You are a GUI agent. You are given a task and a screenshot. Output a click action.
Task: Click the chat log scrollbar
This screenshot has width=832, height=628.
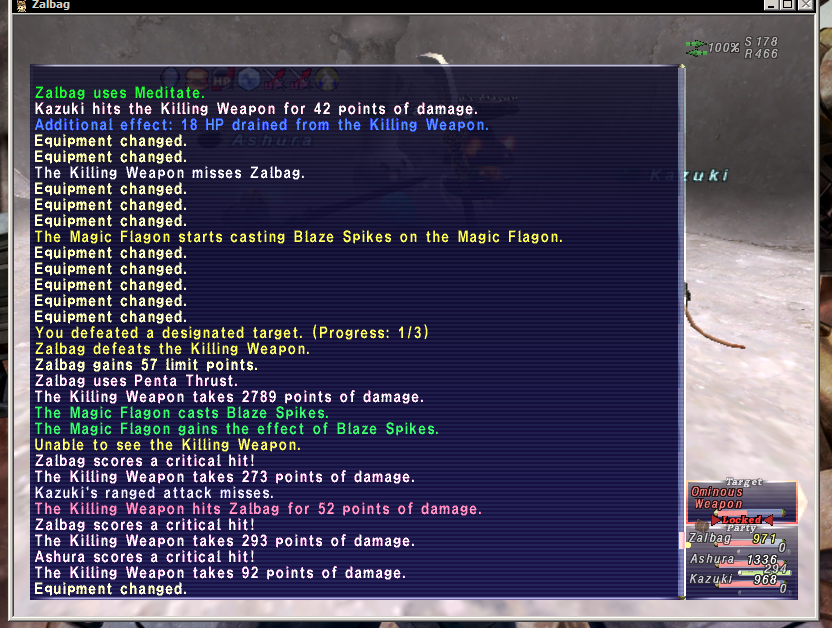coord(683,332)
